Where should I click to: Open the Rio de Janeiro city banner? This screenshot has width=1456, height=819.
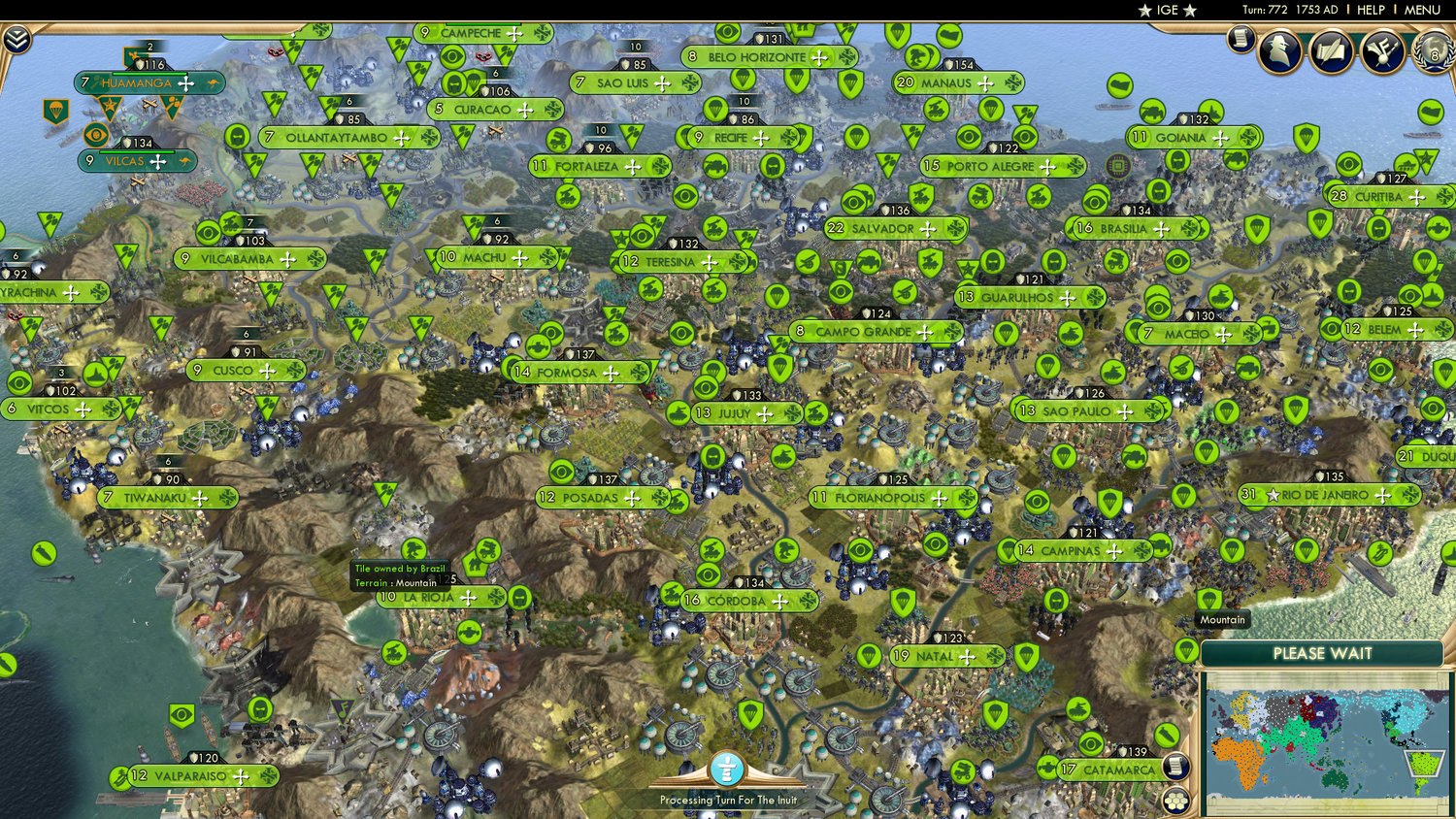[1324, 494]
